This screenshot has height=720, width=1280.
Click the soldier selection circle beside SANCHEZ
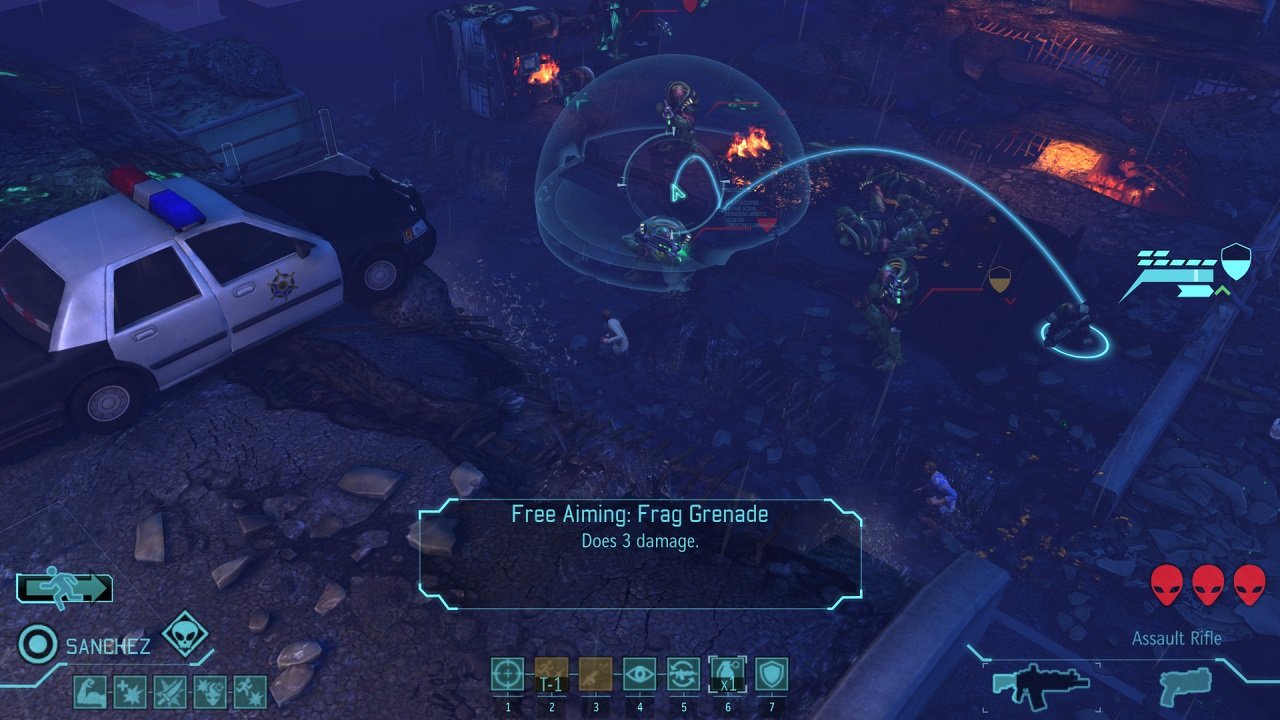[38, 645]
